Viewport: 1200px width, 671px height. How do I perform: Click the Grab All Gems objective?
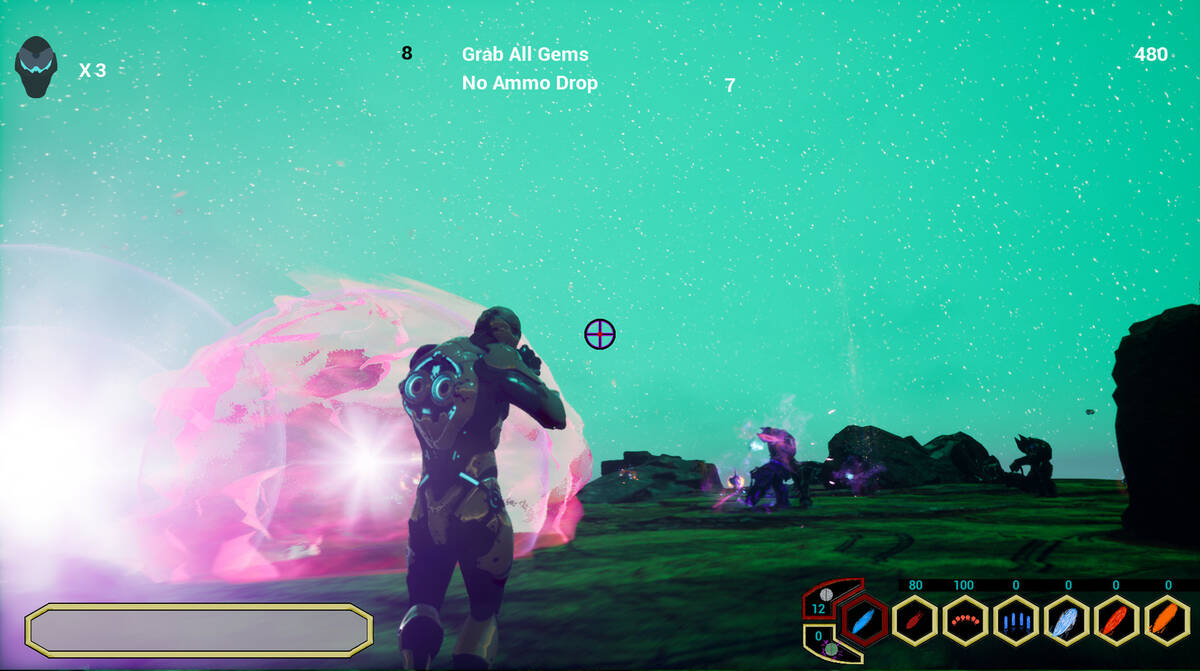(525, 54)
